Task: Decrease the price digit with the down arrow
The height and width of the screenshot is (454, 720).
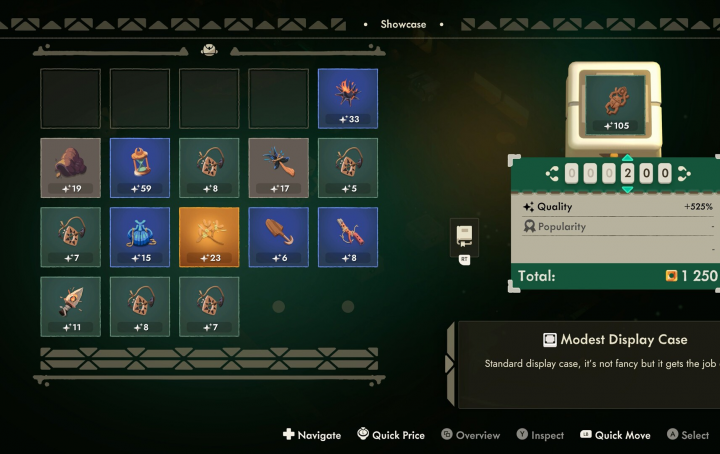Action: point(627,189)
